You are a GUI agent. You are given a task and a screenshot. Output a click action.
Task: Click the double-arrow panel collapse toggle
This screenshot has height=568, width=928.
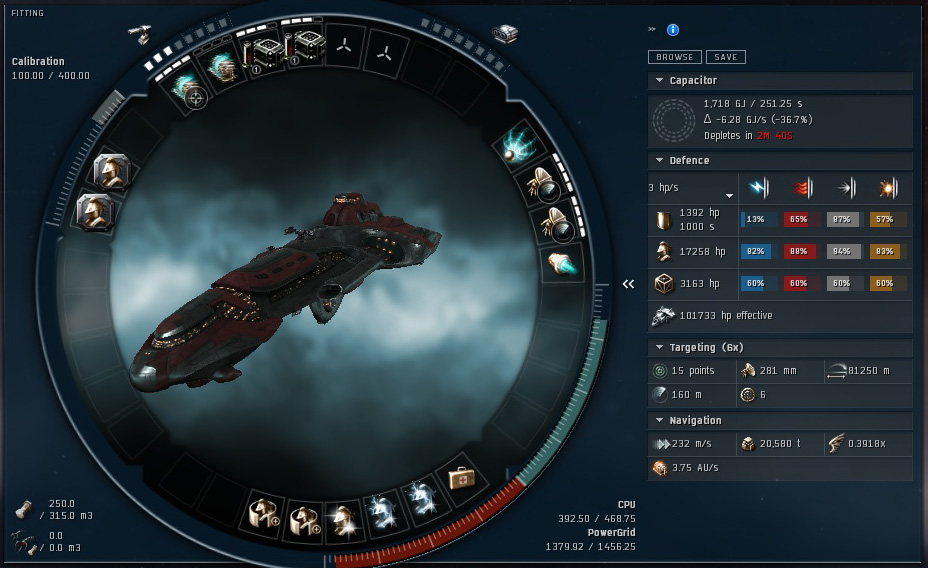coord(628,284)
